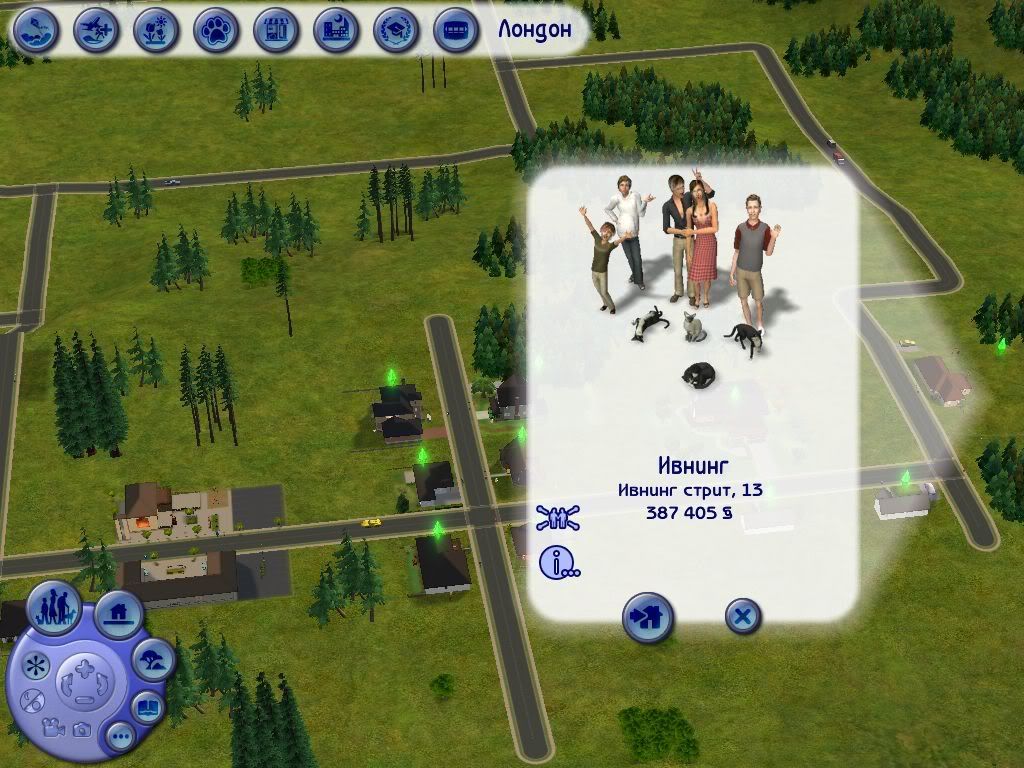The width and height of the screenshot is (1024, 768).
Task: Click the airplane vacation destinations icon
Action: (x=96, y=29)
